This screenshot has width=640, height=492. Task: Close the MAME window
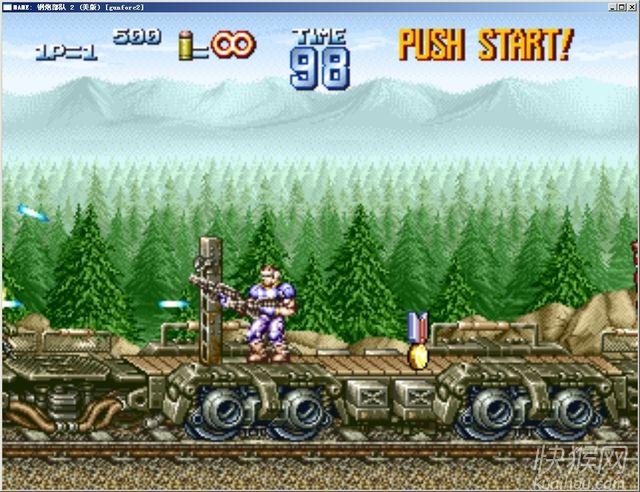(x=632, y=7)
